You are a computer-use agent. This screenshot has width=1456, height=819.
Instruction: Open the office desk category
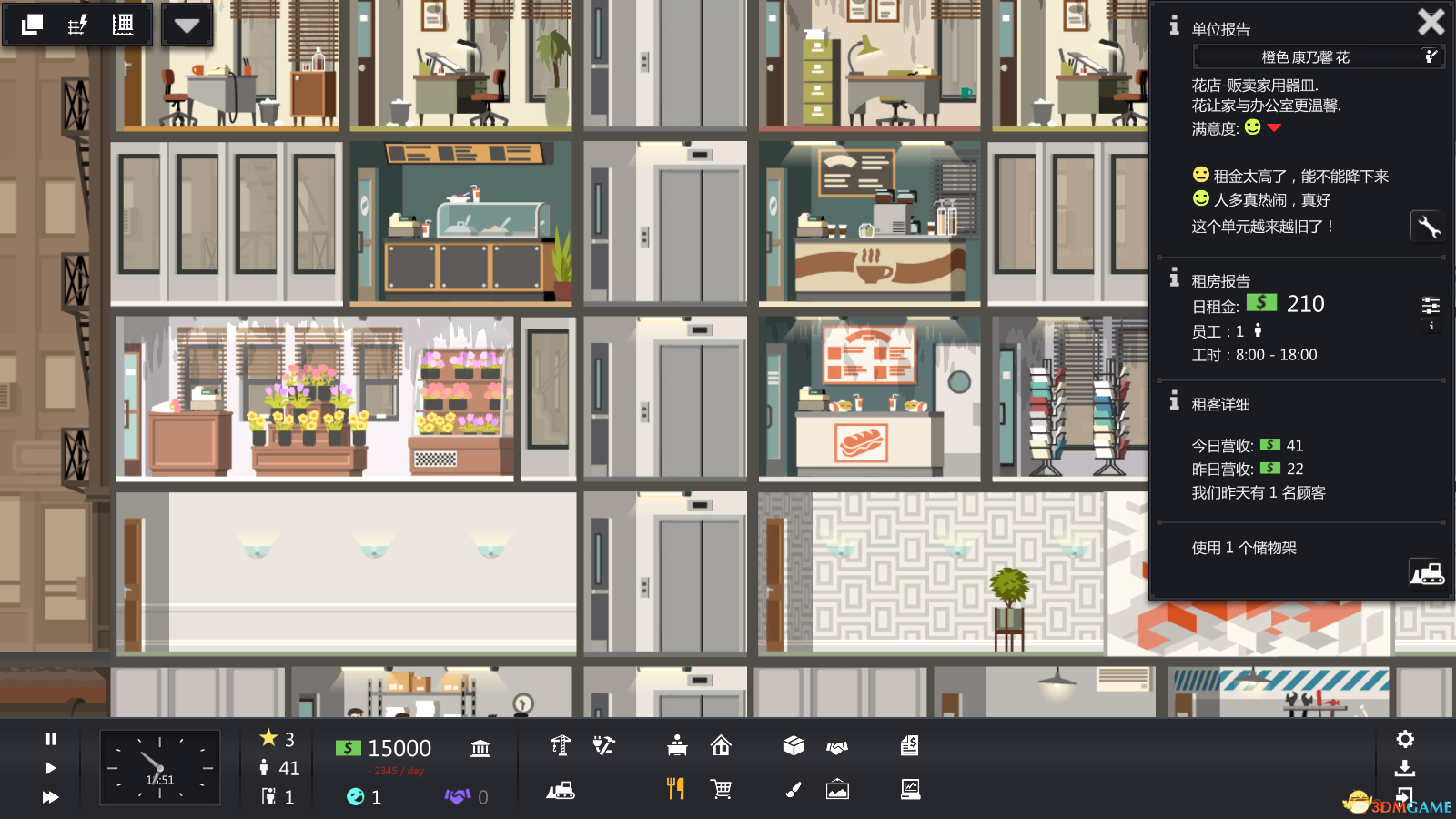[677, 746]
